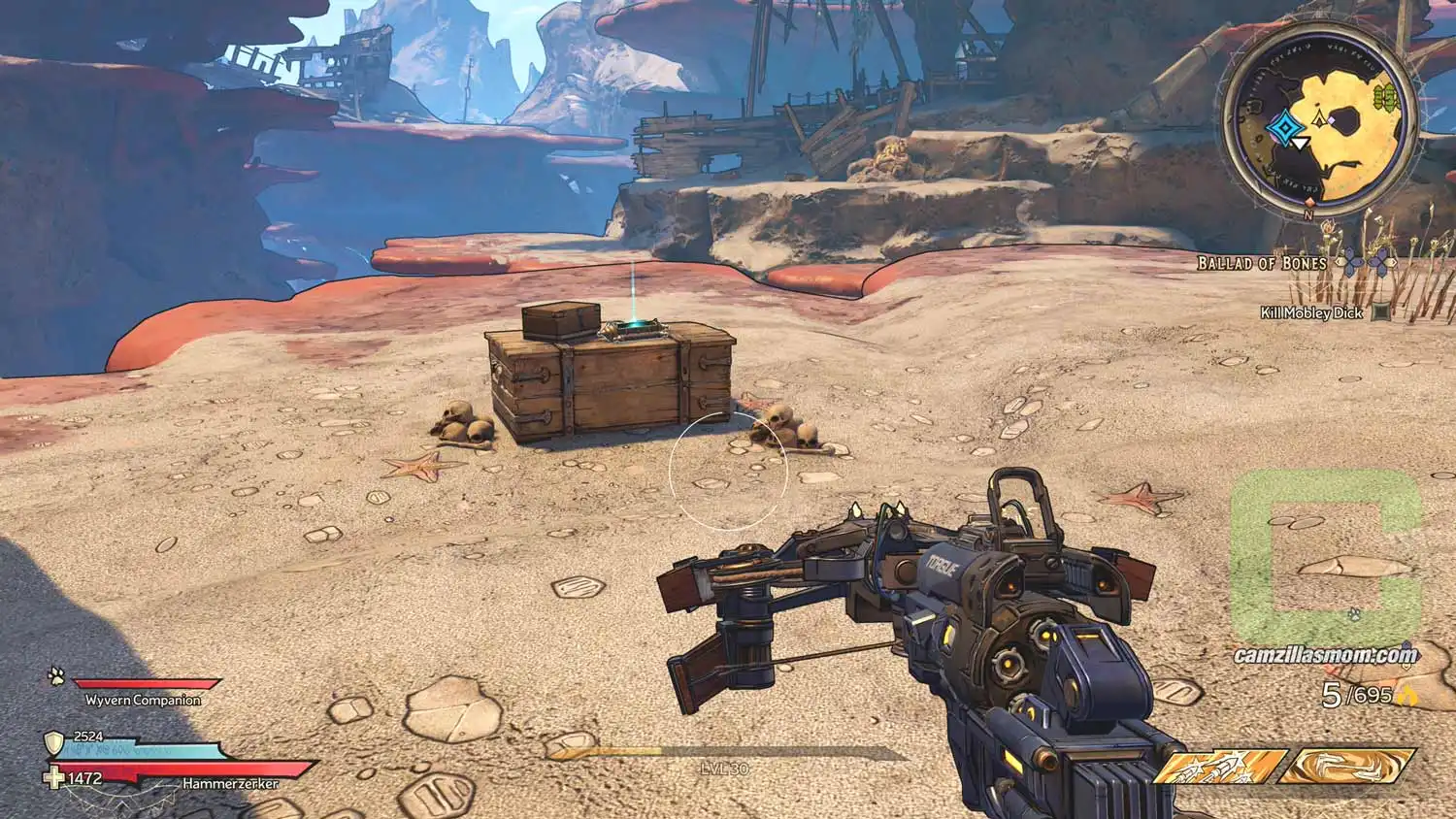This screenshot has height=819, width=1456.
Task: Select the blue diamond marker on minimap
Action: click(x=1284, y=126)
